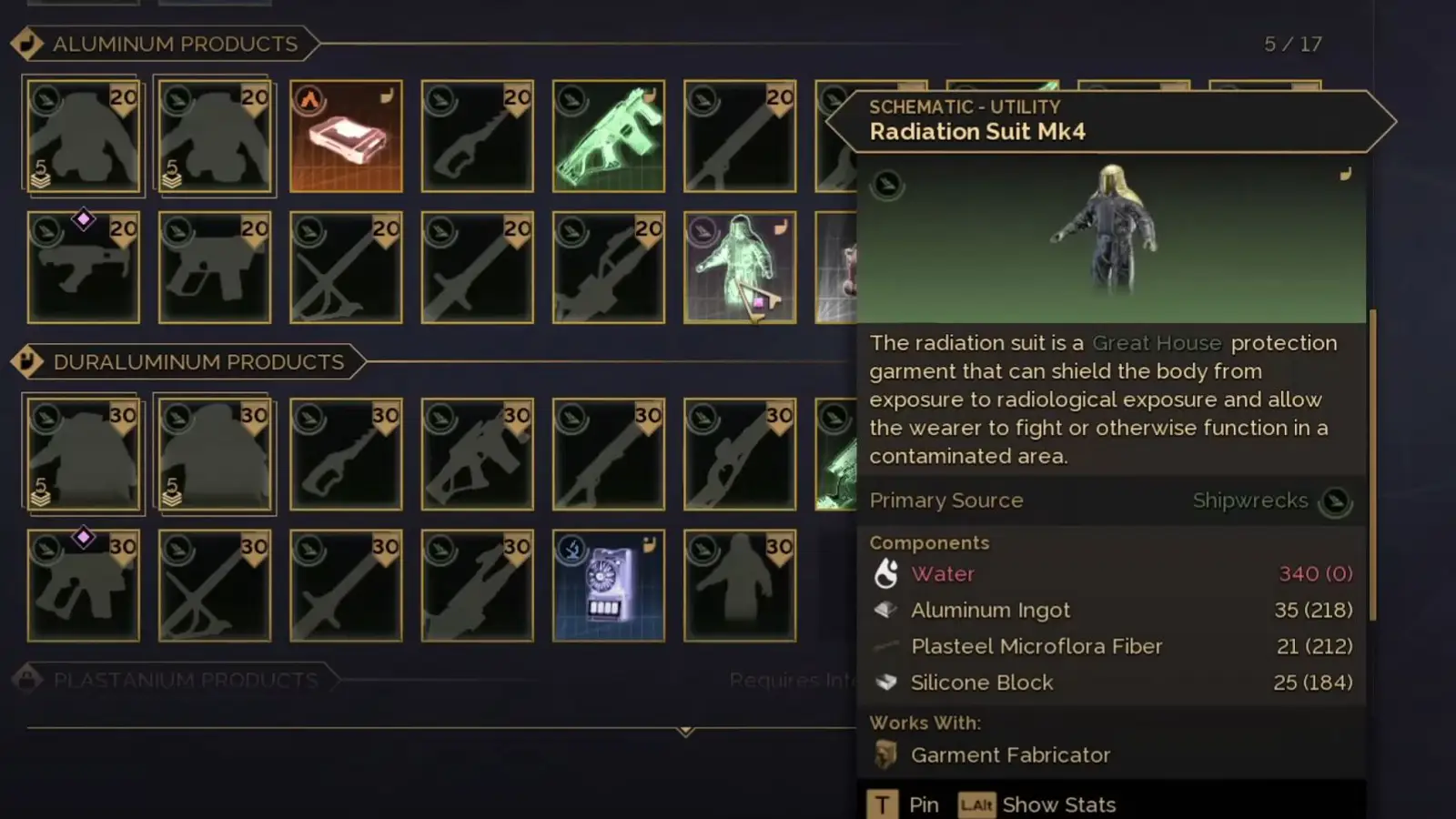
Task: Click the tooltip's vertical scrollbar
Action: (x=1372, y=464)
